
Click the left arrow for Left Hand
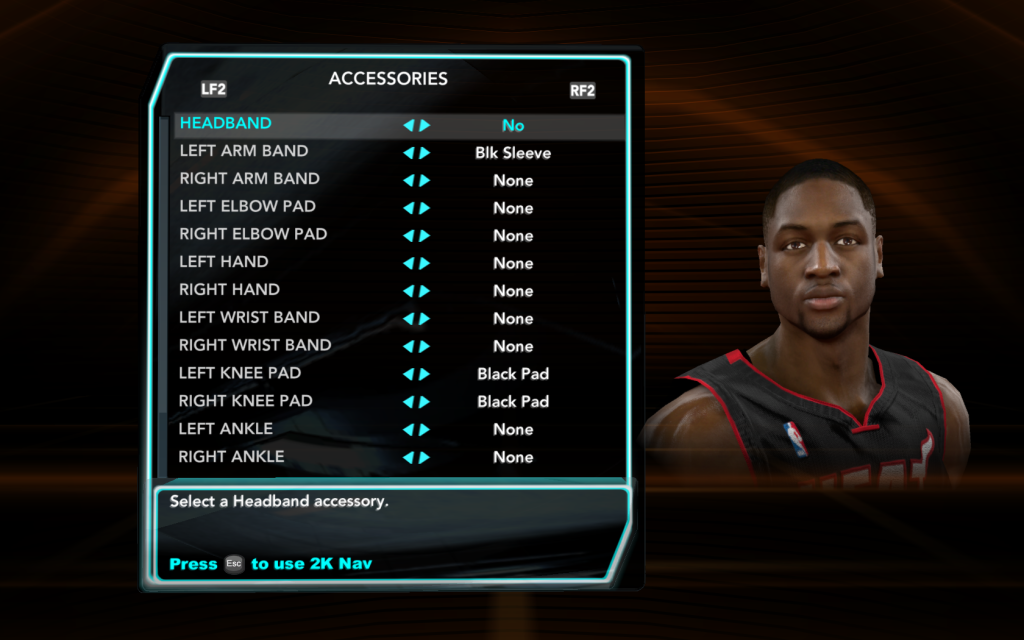408,263
